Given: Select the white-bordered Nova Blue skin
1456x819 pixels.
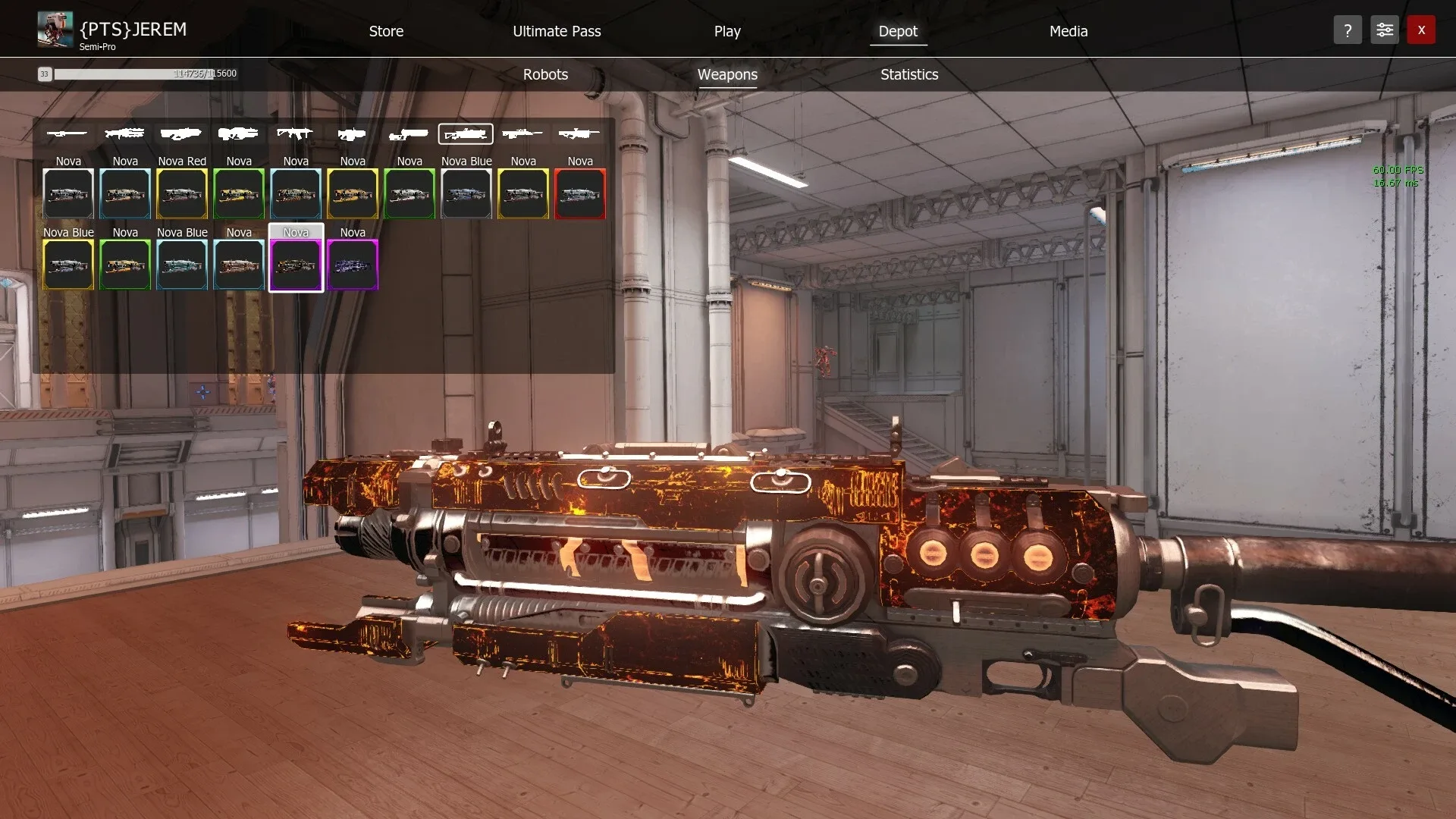Looking at the screenshot, I should (x=466, y=193).
